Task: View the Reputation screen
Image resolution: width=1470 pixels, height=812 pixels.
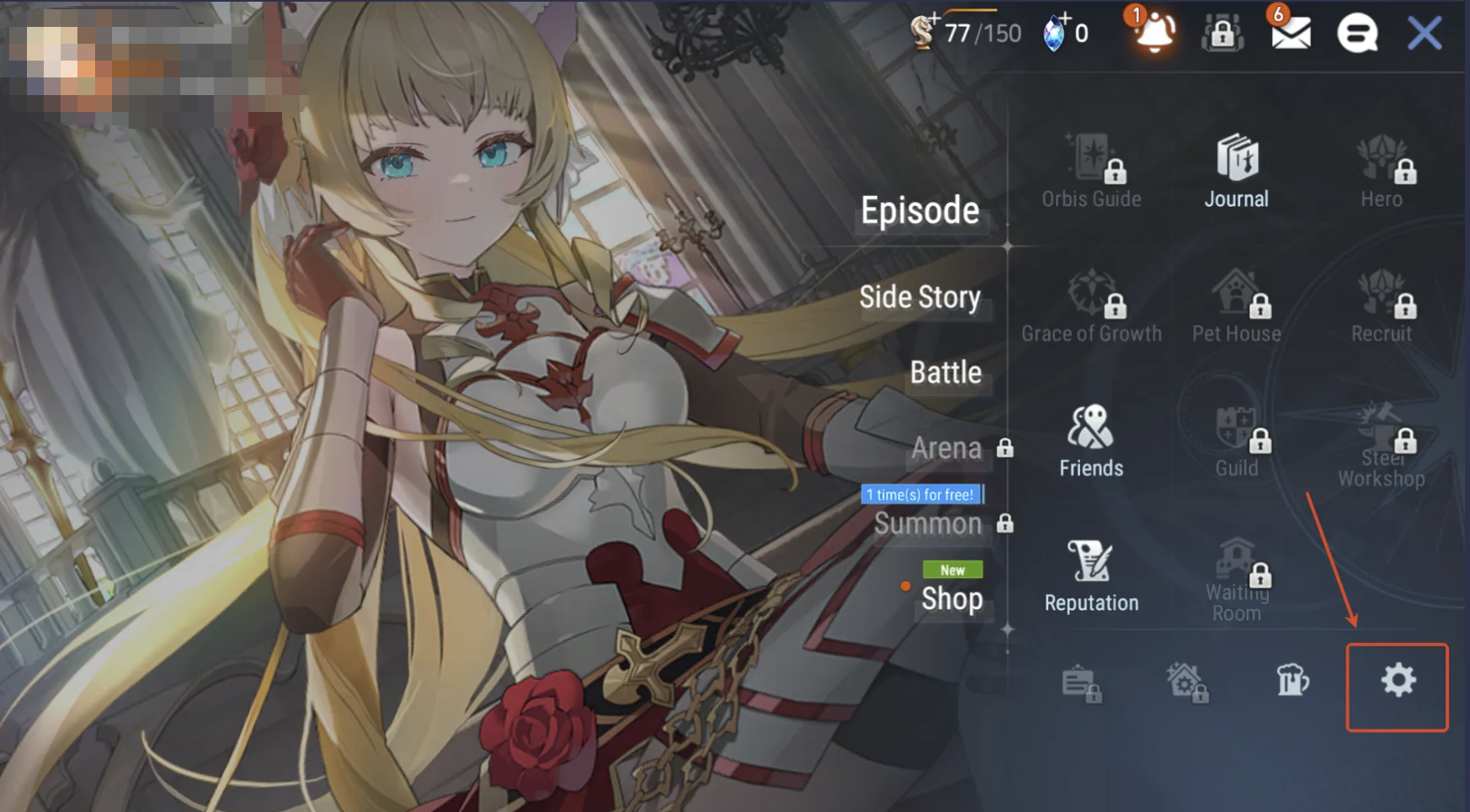Action: click(x=1091, y=576)
